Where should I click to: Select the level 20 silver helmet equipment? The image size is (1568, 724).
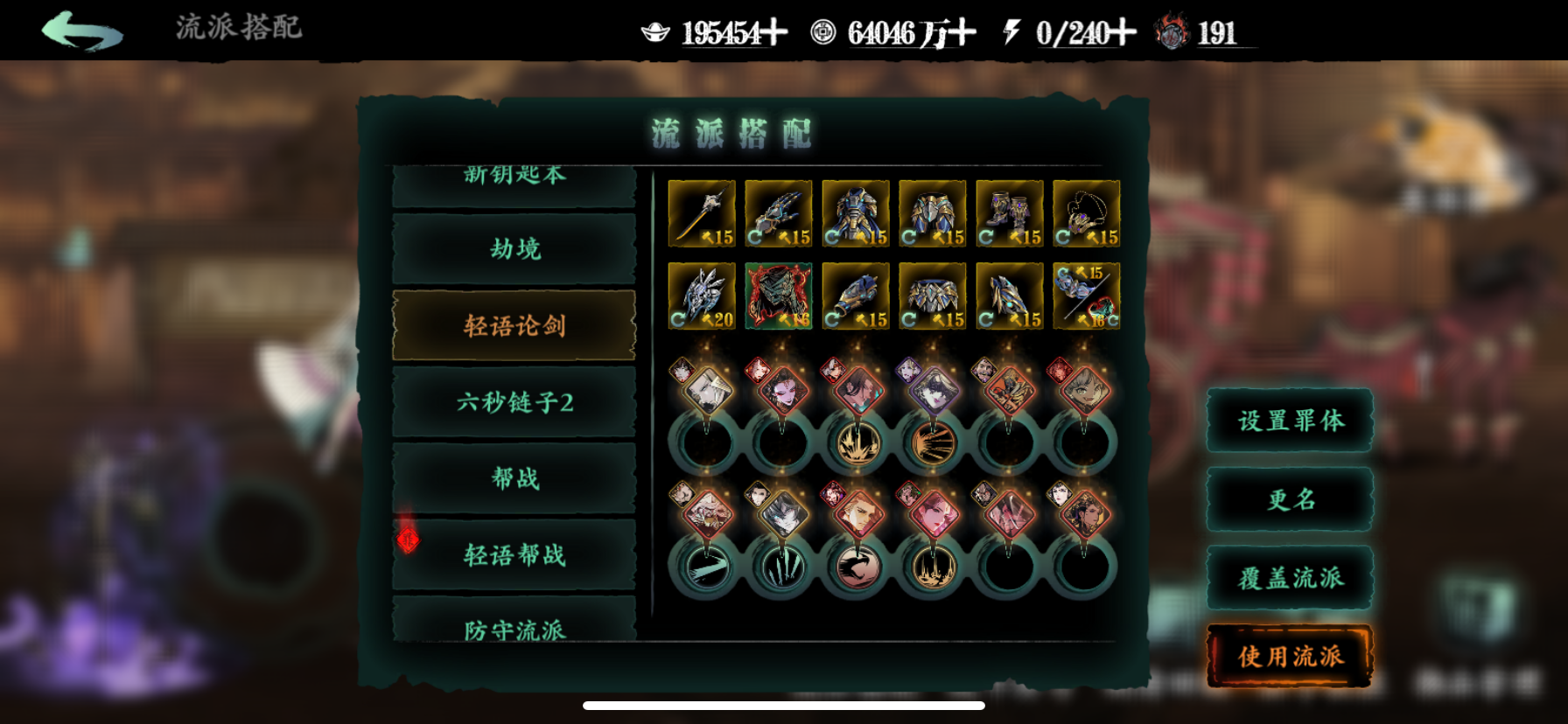(701, 296)
